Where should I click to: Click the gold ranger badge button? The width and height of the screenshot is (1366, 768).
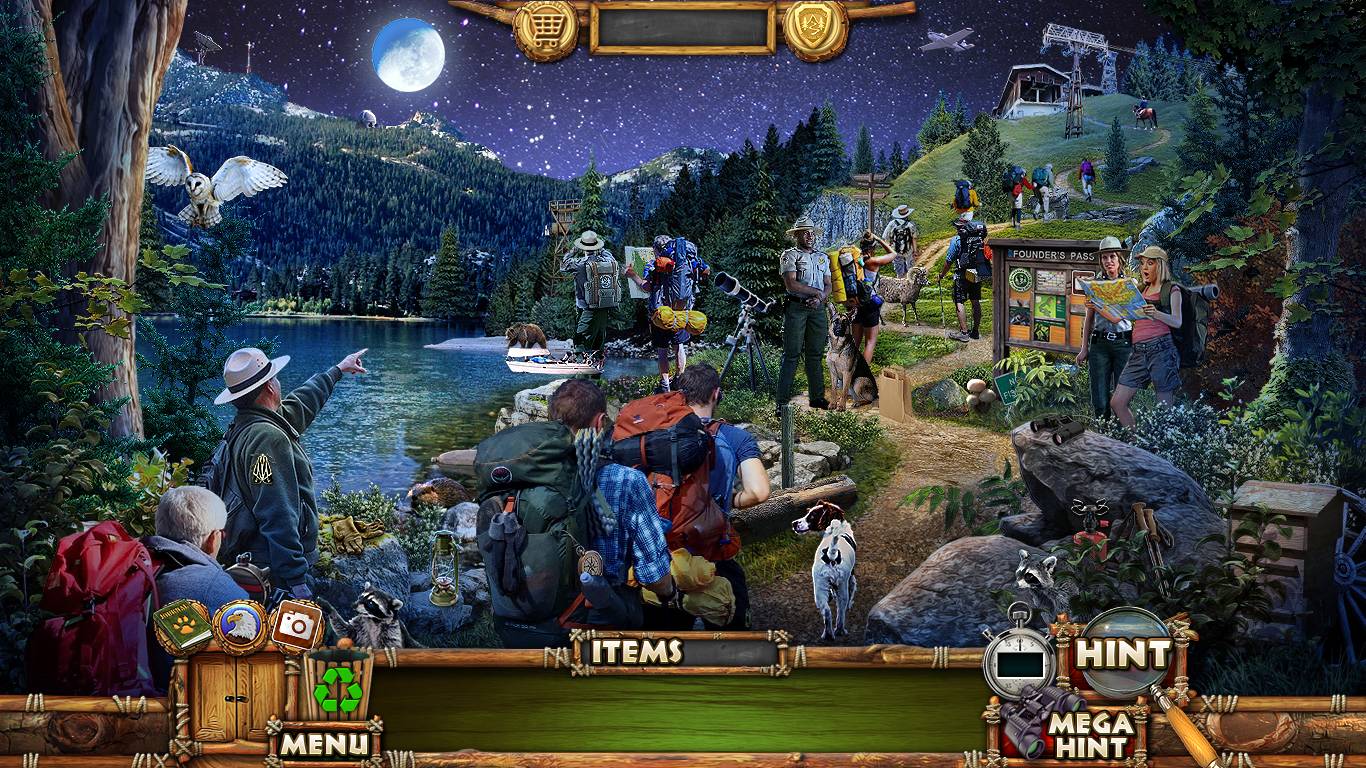point(815,30)
